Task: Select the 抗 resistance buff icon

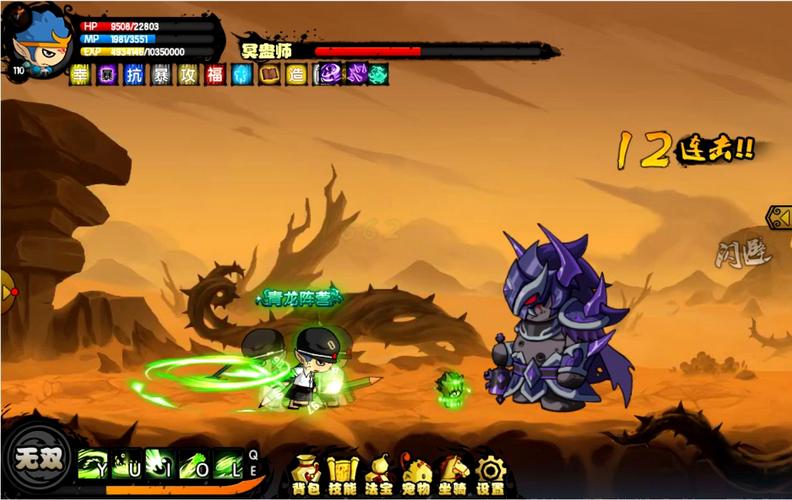Action: (134, 75)
